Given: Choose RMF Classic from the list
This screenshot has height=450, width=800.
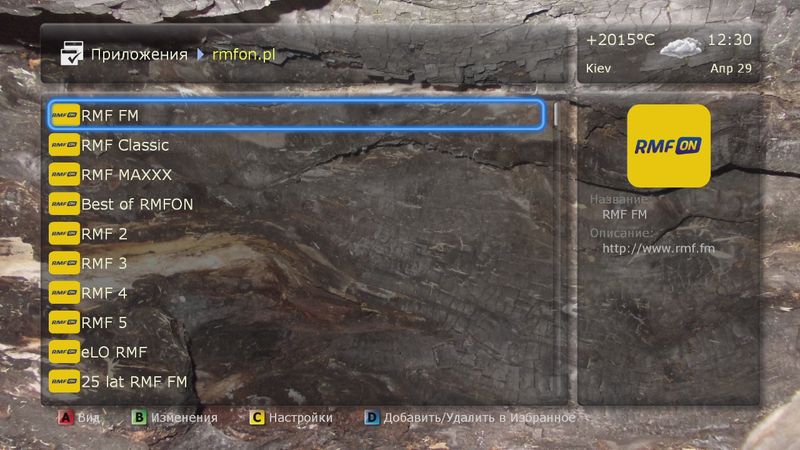Looking at the screenshot, I should pyautogui.click(x=295, y=145).
